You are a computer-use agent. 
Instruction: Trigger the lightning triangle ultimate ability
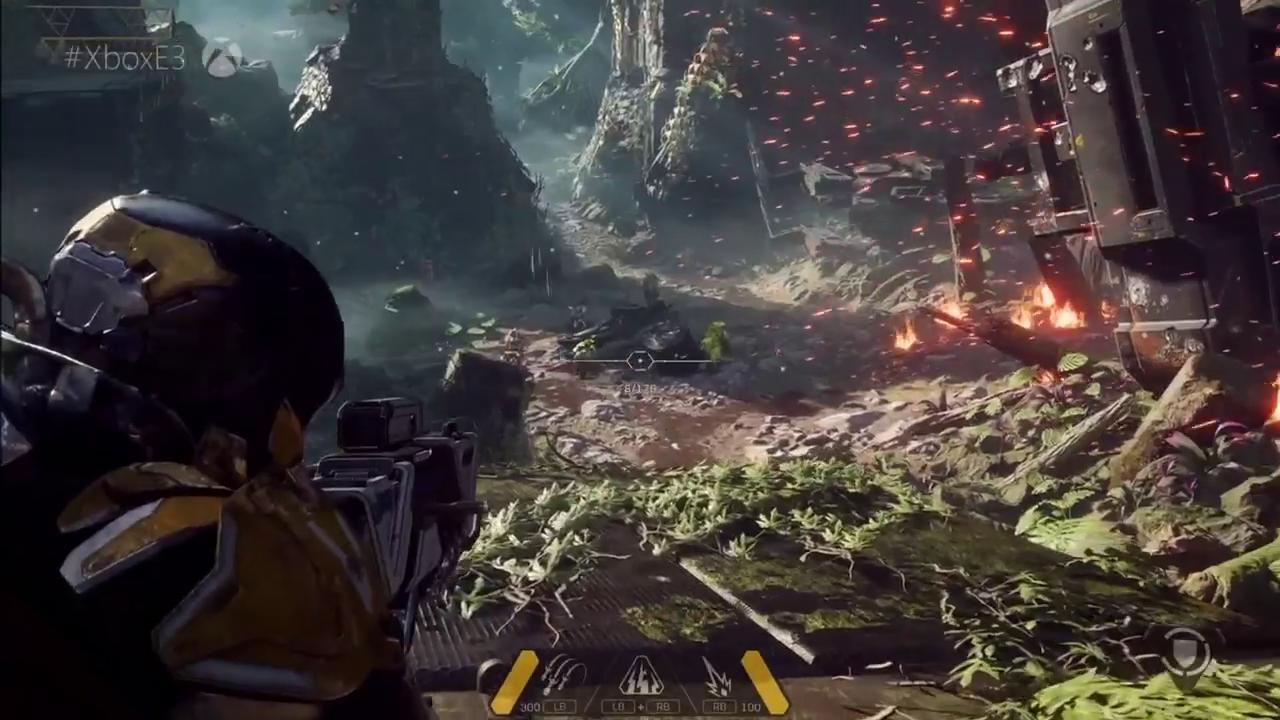[x=640, y=677]
